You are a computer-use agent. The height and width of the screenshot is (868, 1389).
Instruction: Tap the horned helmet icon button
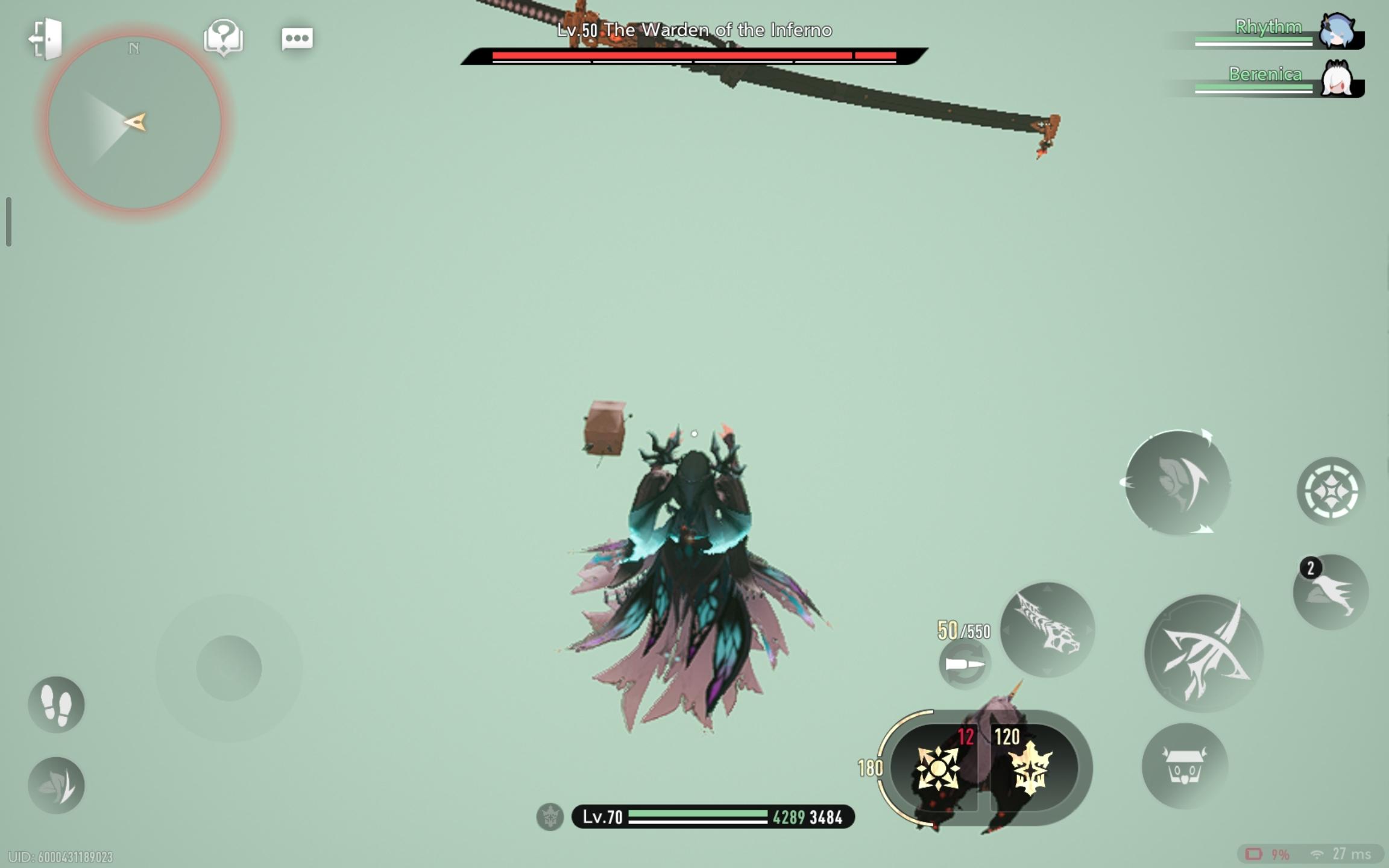[x=1185, y=766]
